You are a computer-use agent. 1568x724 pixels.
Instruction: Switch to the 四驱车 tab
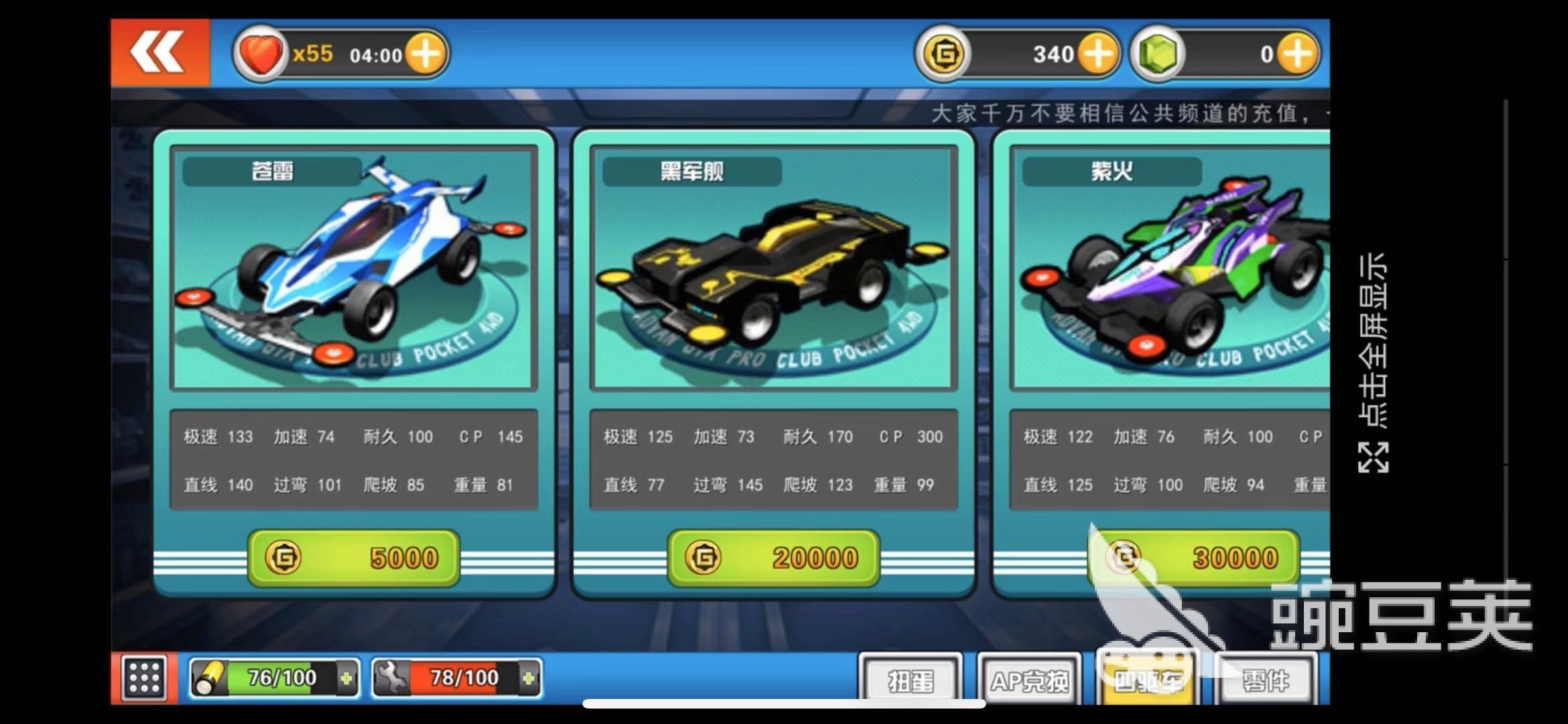(x=1147, y=680)
